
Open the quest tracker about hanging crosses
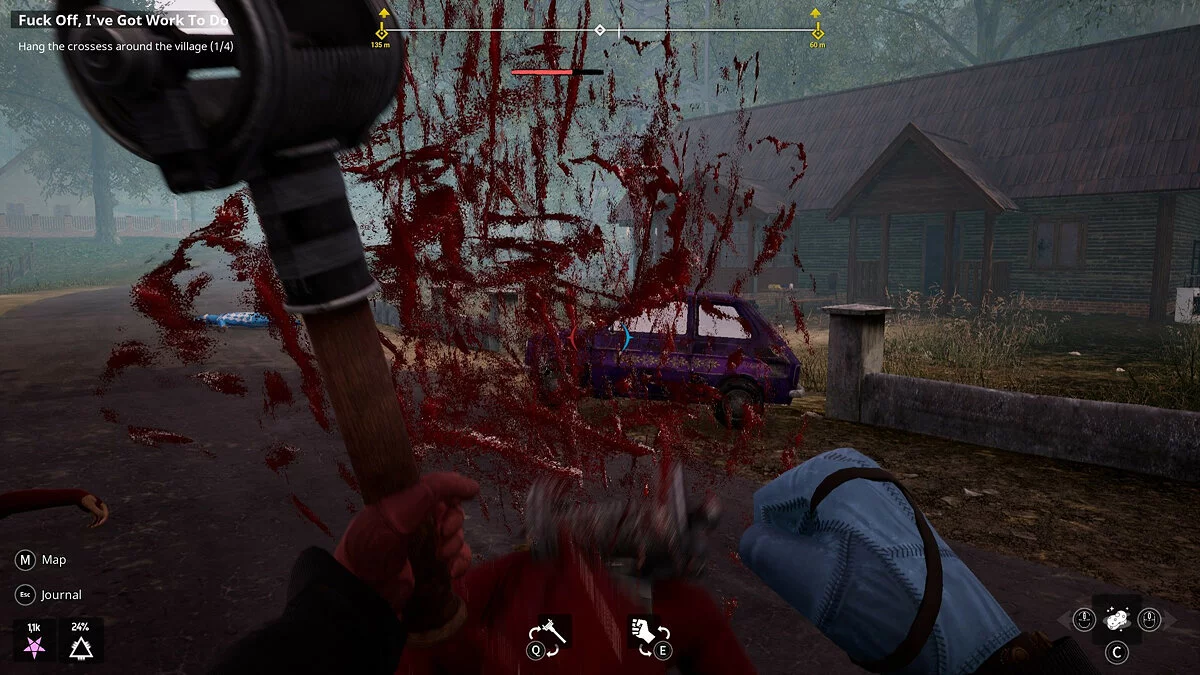point(126,45)
